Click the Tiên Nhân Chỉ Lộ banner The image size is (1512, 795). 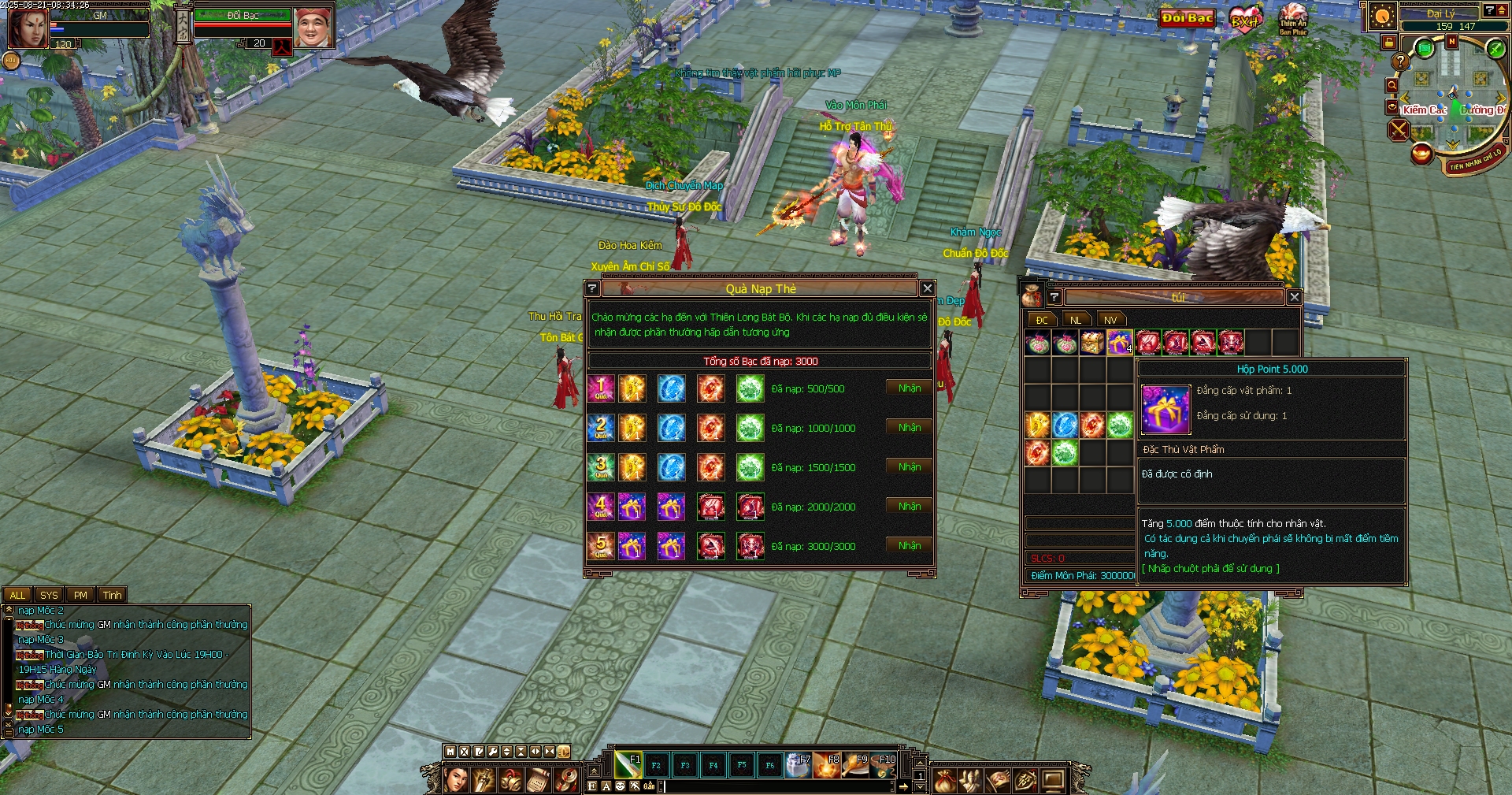(1474, 160)
